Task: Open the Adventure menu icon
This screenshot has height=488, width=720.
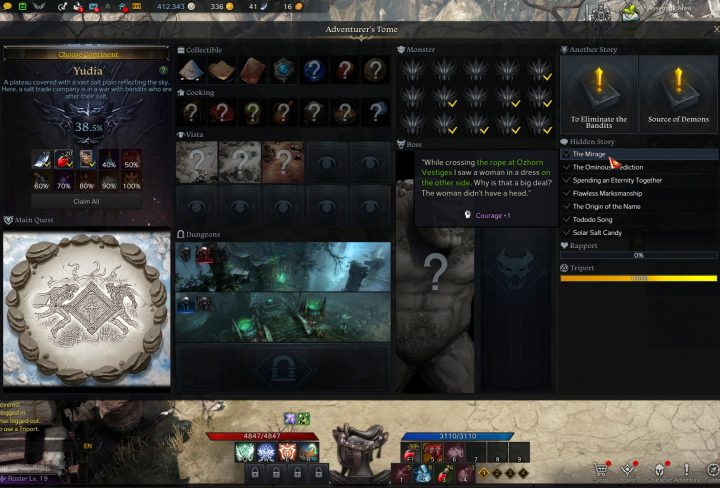Action: pyautogui.click(x=688, y=468)
